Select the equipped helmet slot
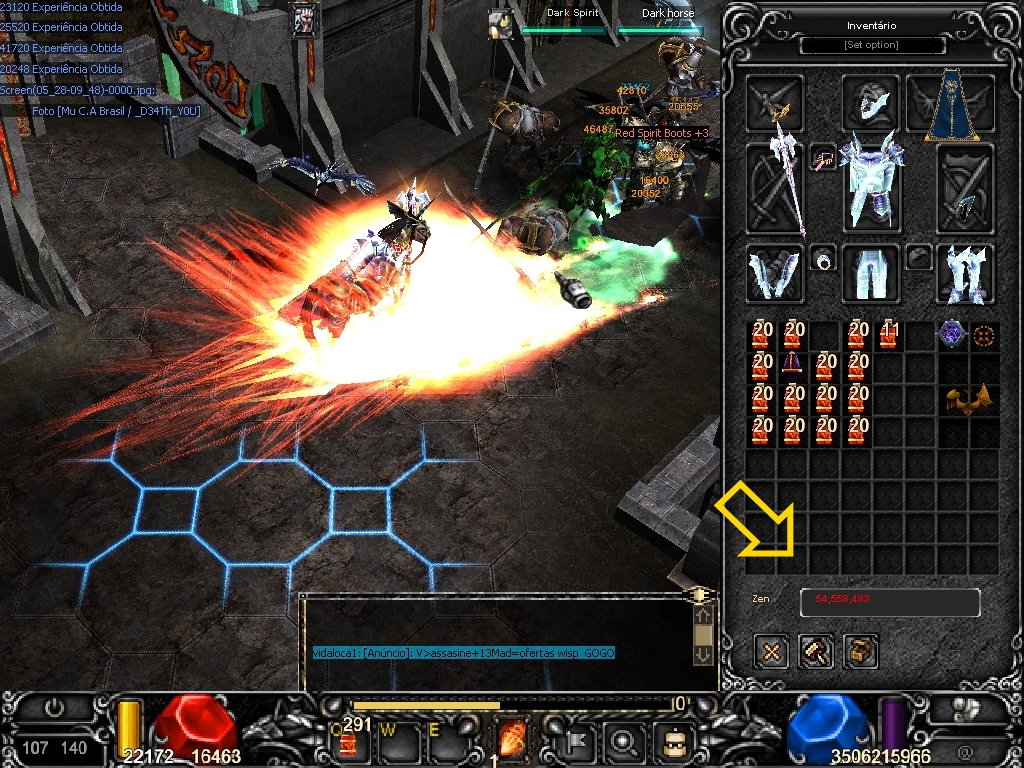This screenshot has width=1024, height=768. [870, 100]
